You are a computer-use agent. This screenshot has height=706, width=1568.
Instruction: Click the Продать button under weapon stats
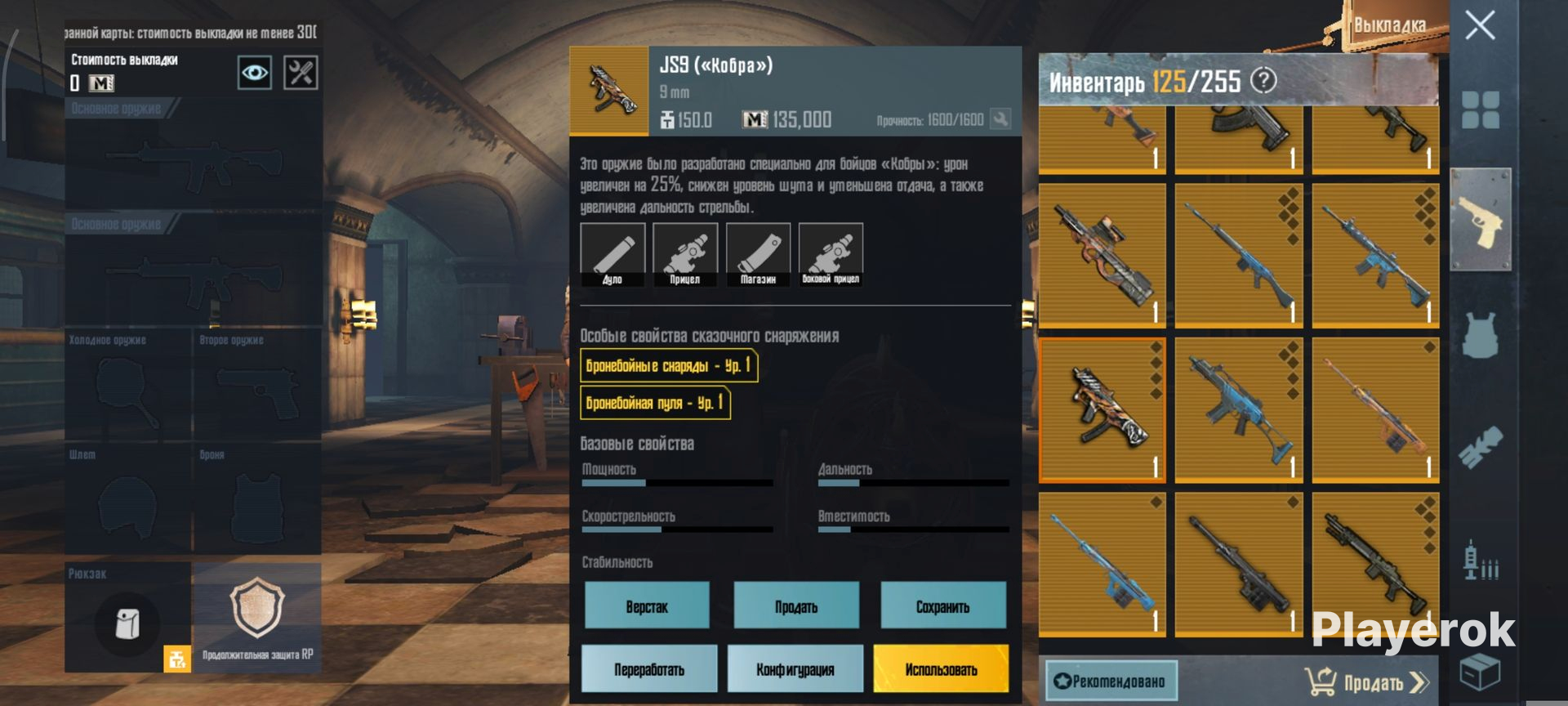click(796, 606)
